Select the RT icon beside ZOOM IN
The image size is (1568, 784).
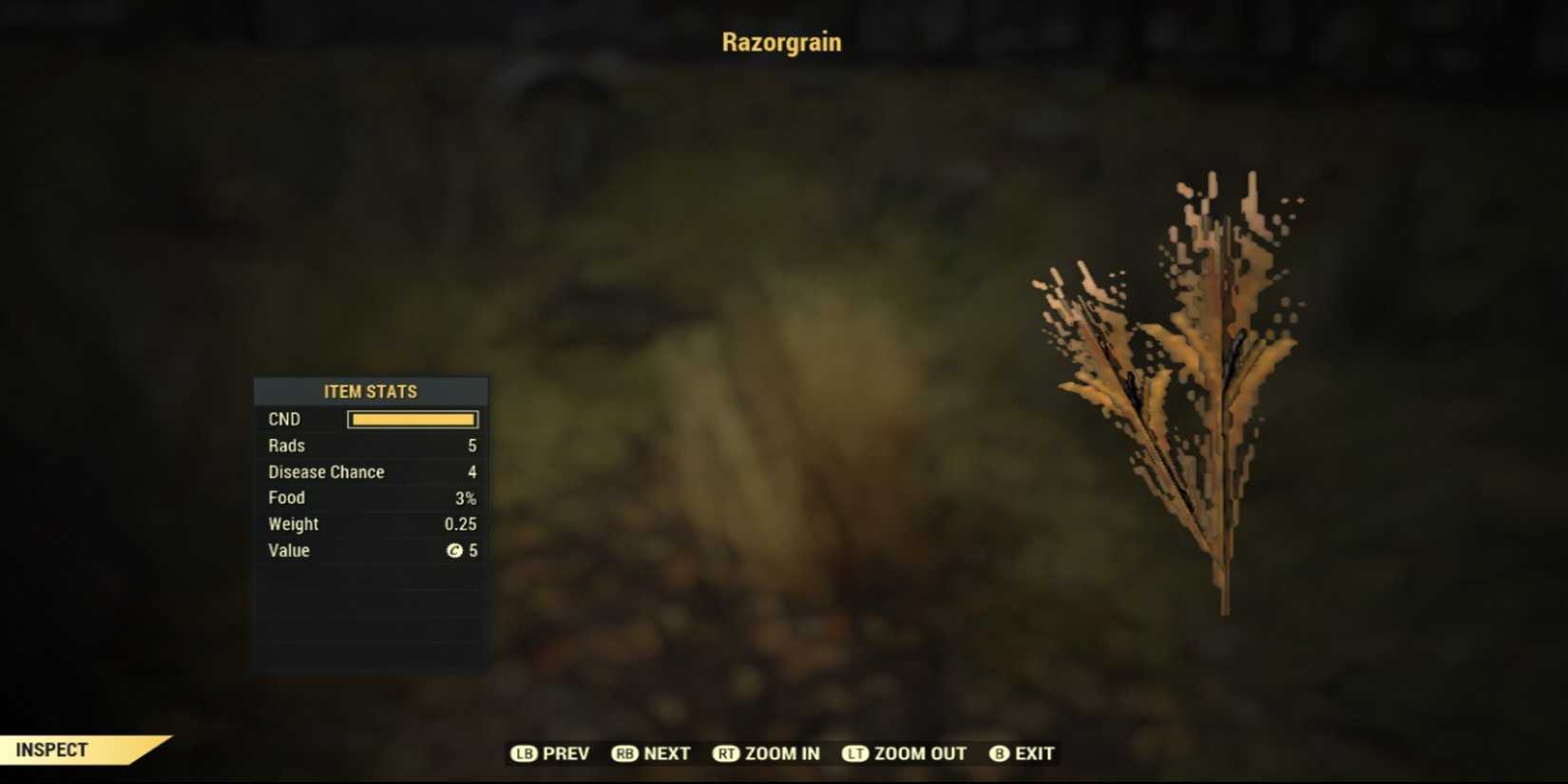[724, 754]
